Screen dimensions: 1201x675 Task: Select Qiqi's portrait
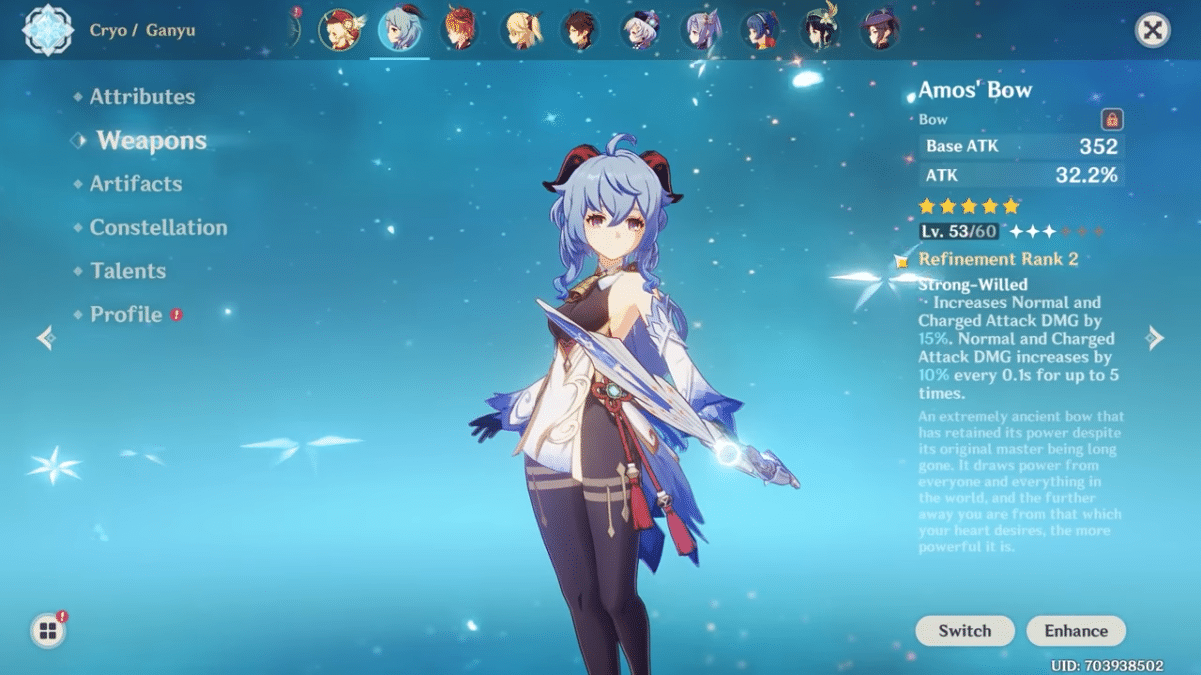coord(639,30)
